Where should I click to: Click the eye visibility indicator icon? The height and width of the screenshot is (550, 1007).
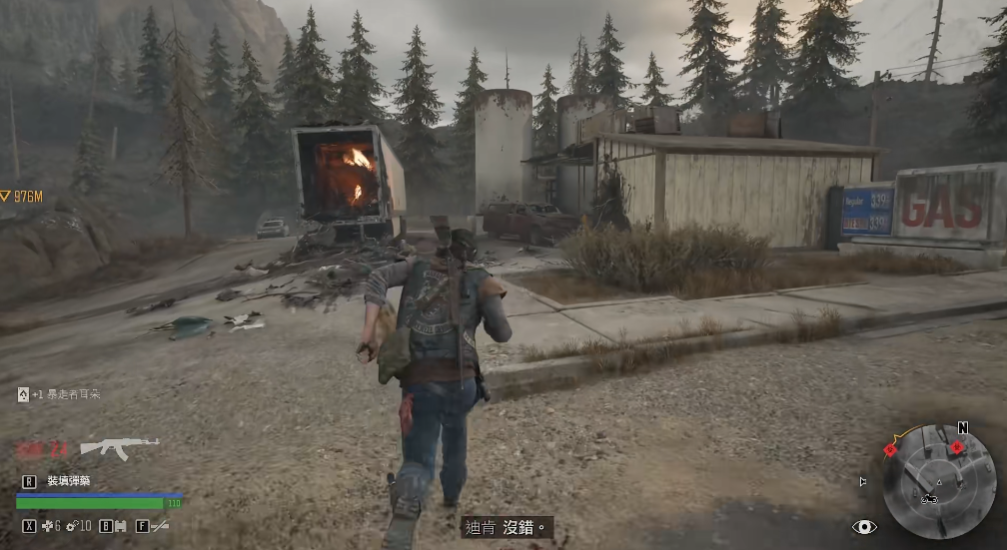coord(863,526)
